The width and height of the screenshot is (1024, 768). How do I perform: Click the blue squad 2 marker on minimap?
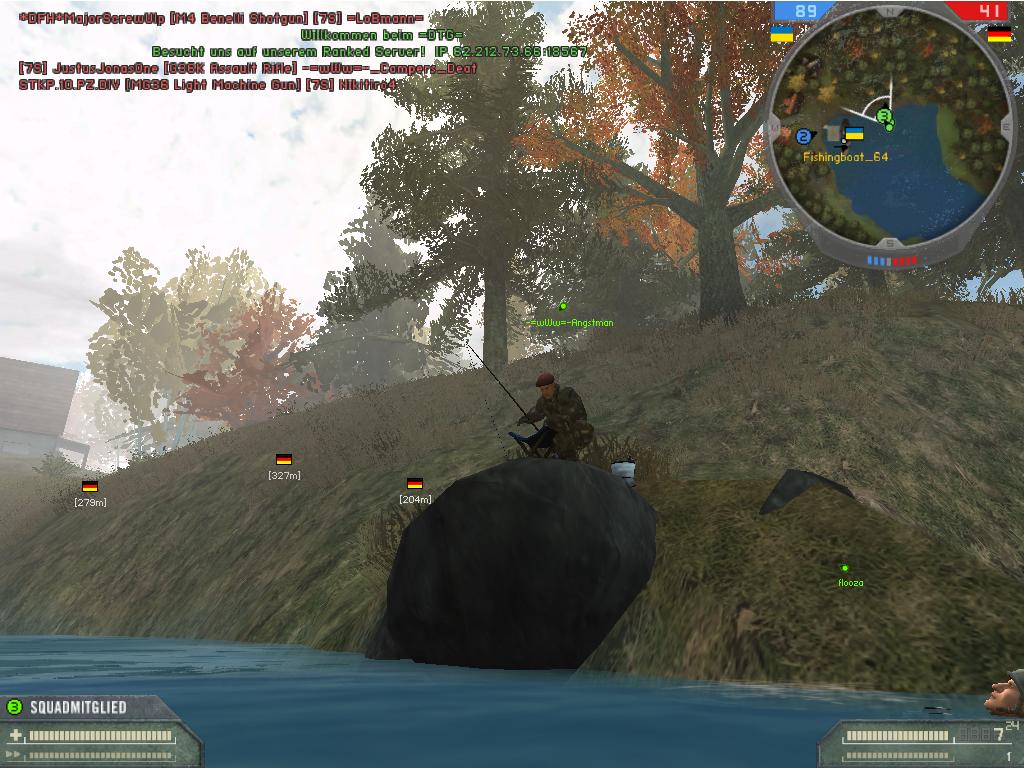[804, 136]
